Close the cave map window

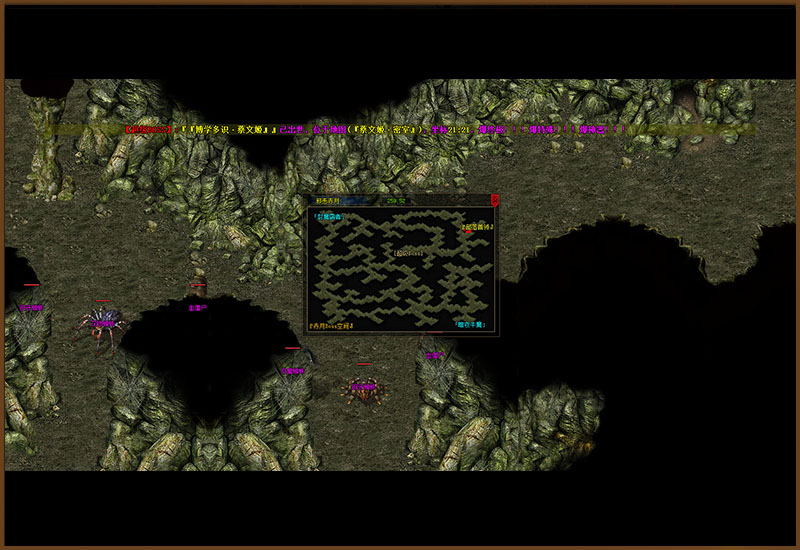[495, 200]
